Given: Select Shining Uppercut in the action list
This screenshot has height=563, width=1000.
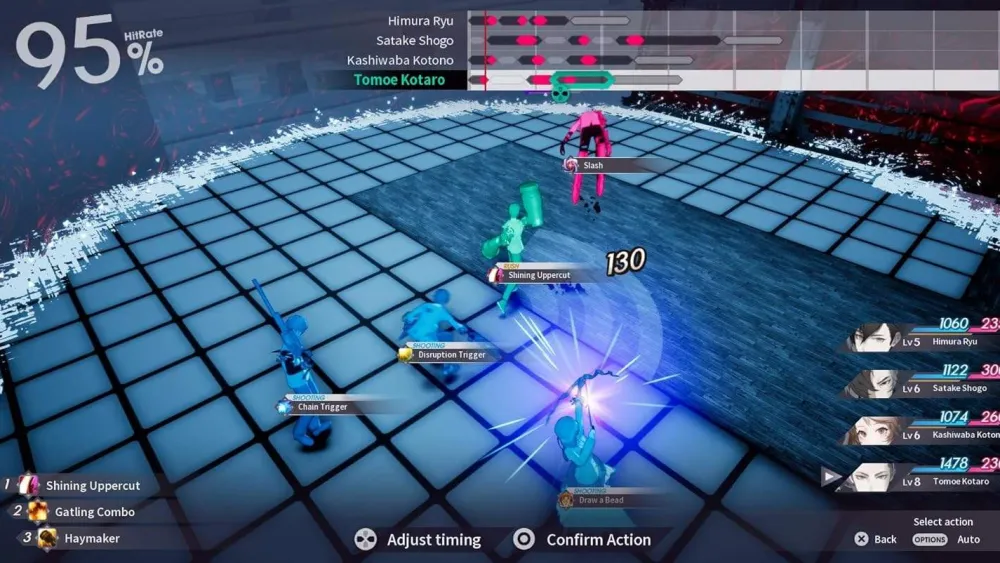Looking at the screenshot, I should [x=92, y=486].
